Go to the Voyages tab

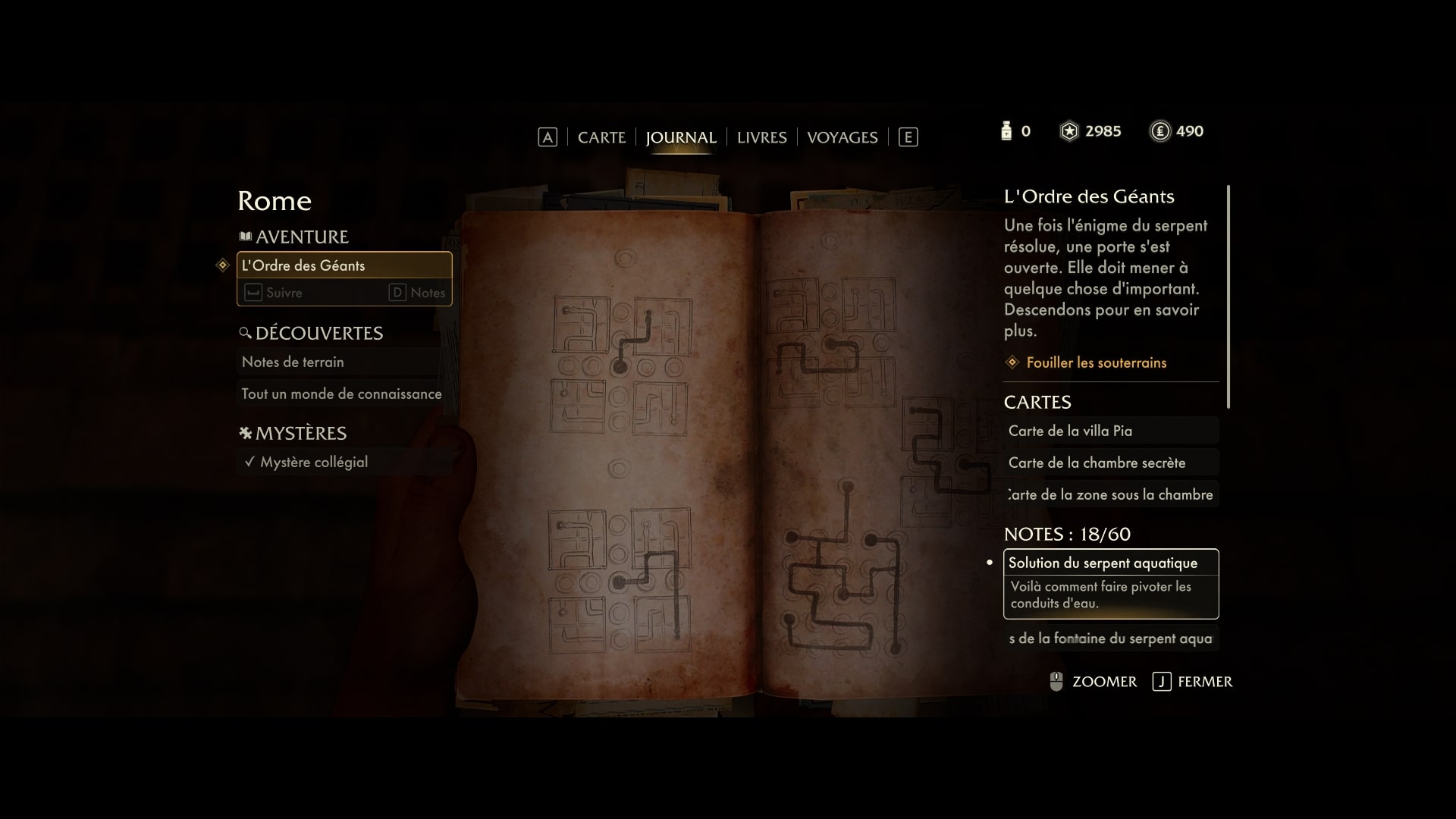[842, 137]
